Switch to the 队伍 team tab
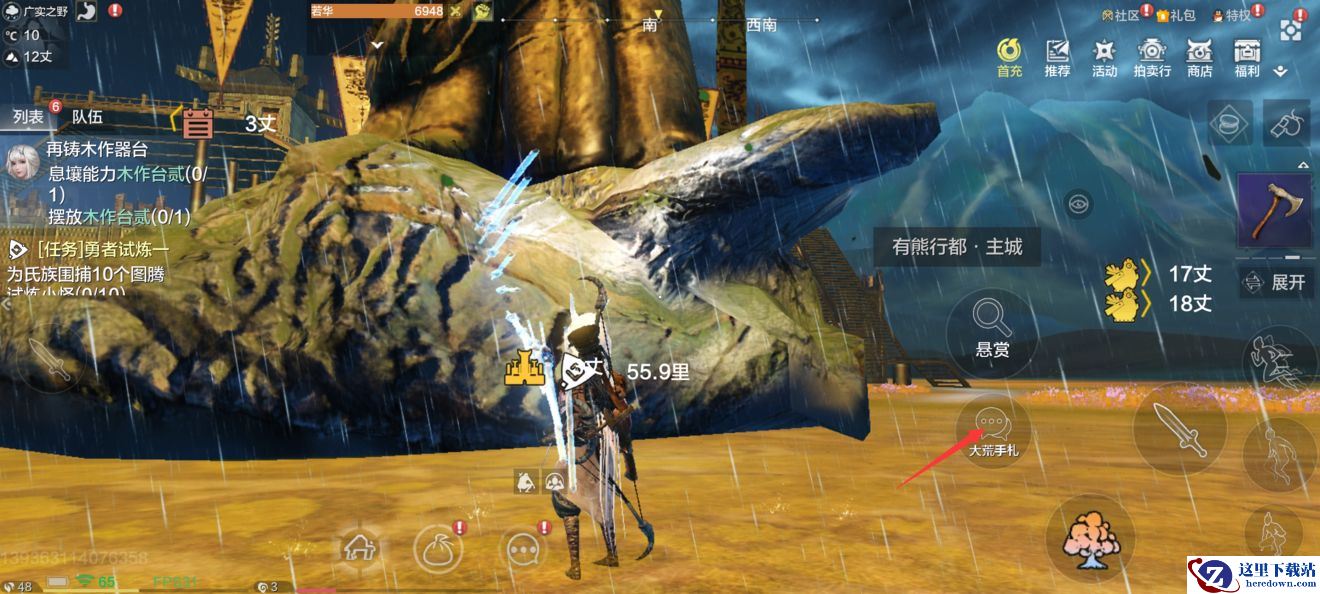 [87, 117]
